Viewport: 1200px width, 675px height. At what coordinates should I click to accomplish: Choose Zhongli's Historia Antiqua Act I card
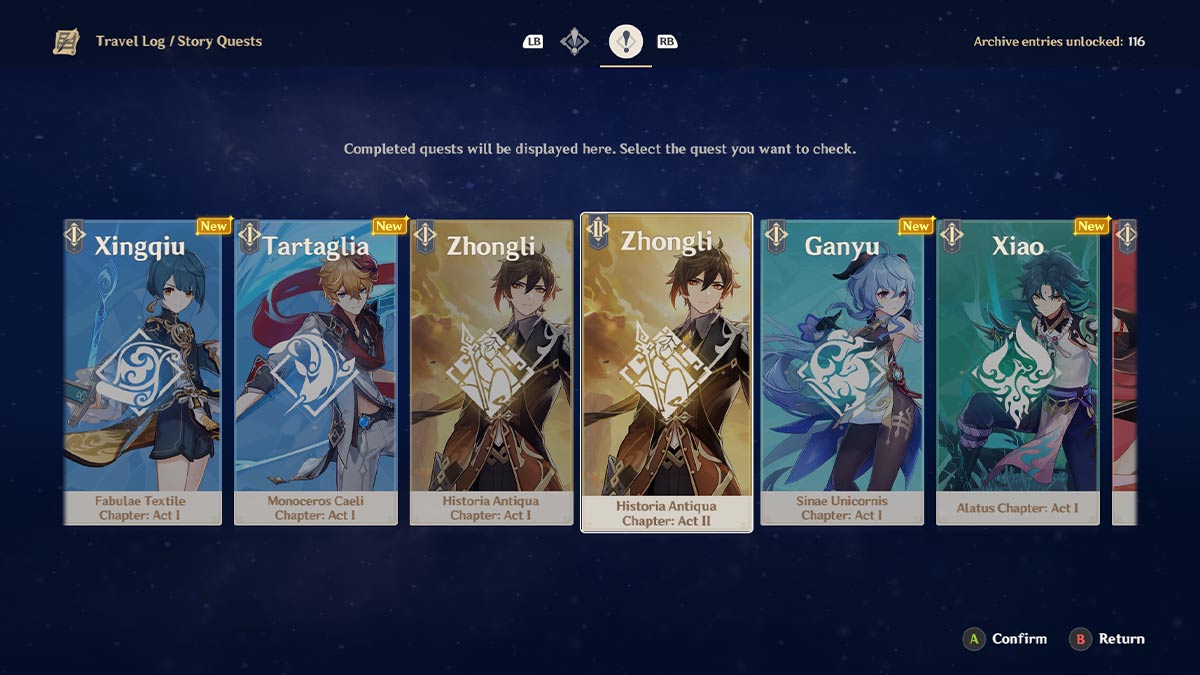(x=491, y=372)
